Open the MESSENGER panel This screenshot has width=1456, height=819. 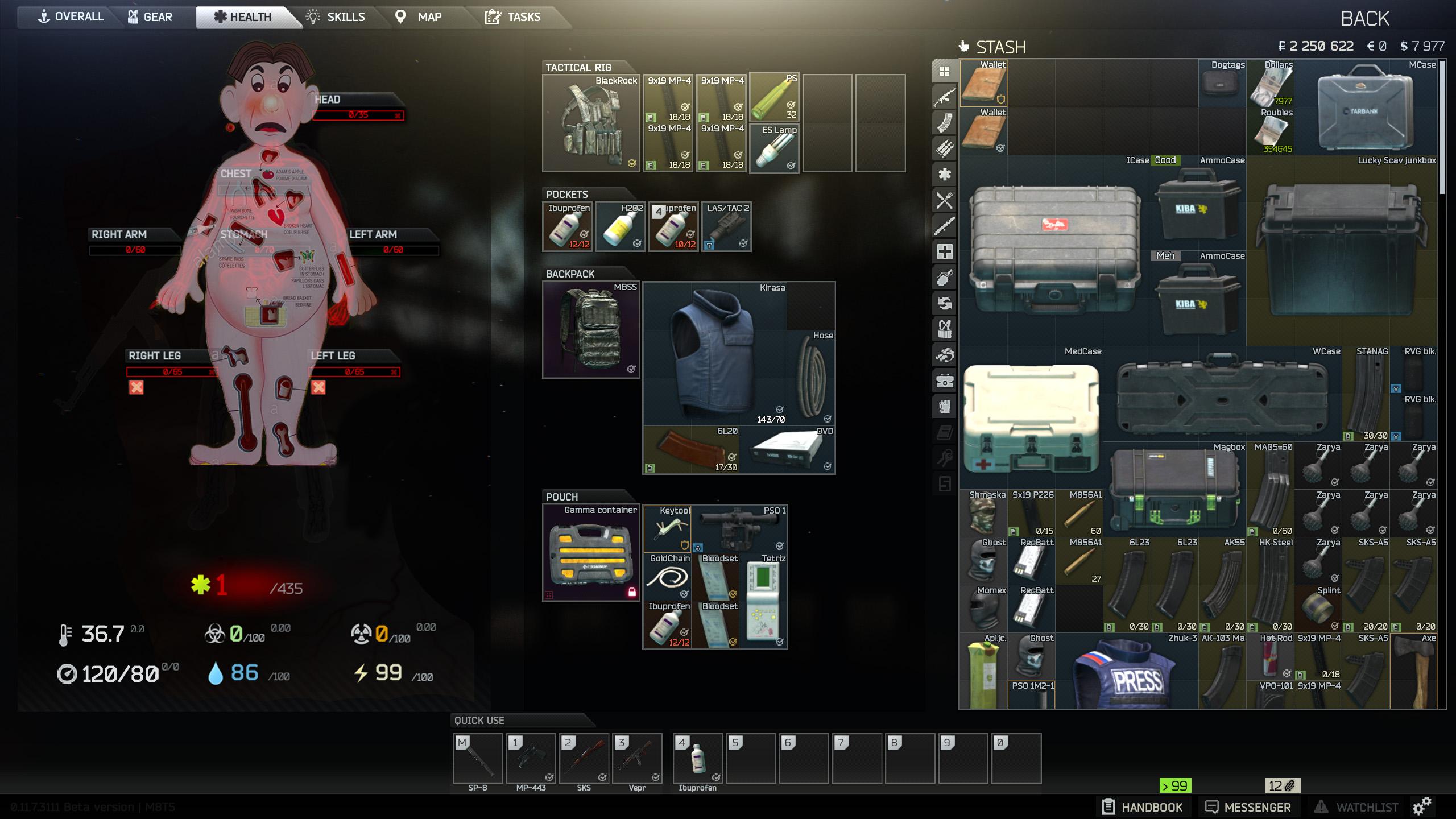[1249, 806]
